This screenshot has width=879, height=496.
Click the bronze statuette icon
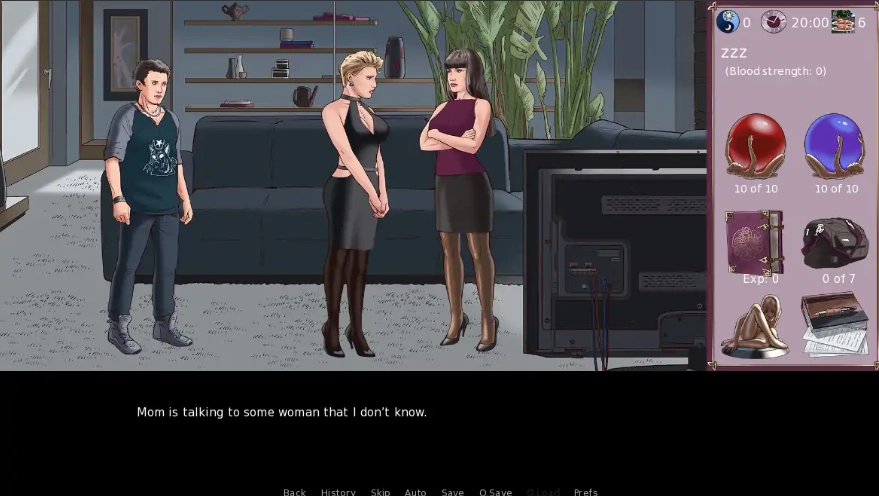pyautogui.click(x=755, y=326)
